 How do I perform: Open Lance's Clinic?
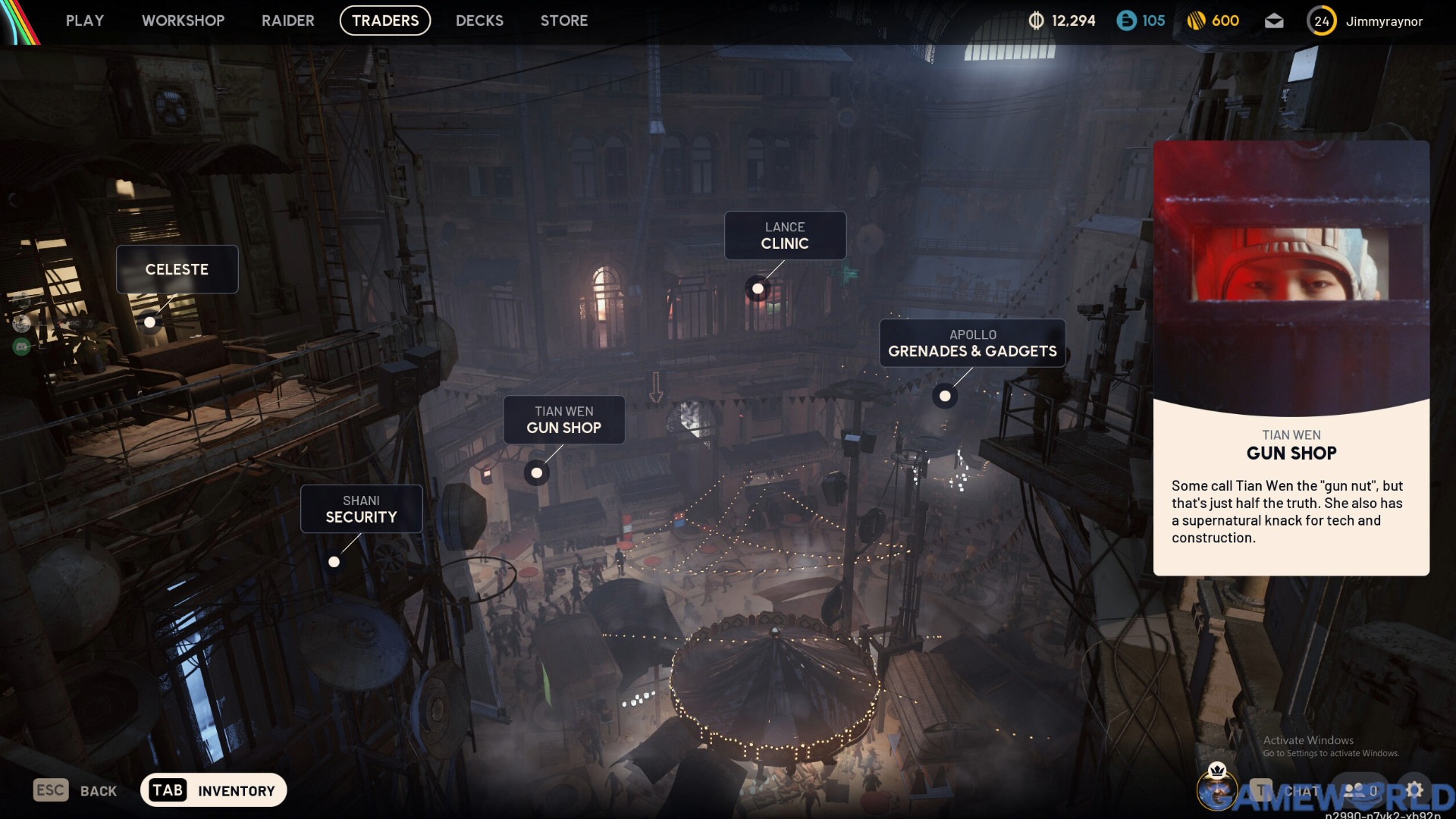[x=785, y=236]
